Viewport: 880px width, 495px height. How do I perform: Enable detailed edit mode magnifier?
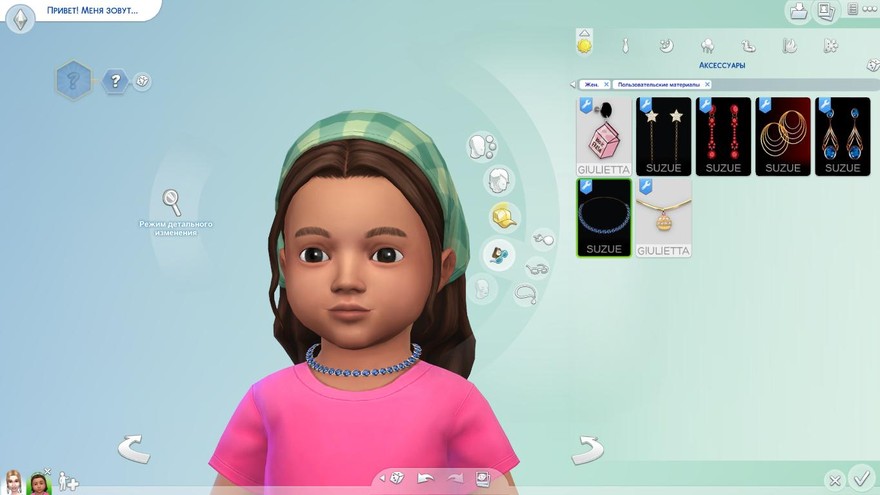click(x=172, y=202)
